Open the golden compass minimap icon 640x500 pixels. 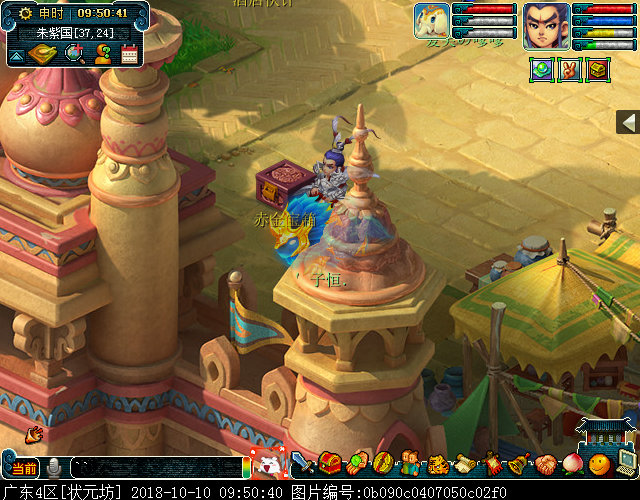(43, 54)
